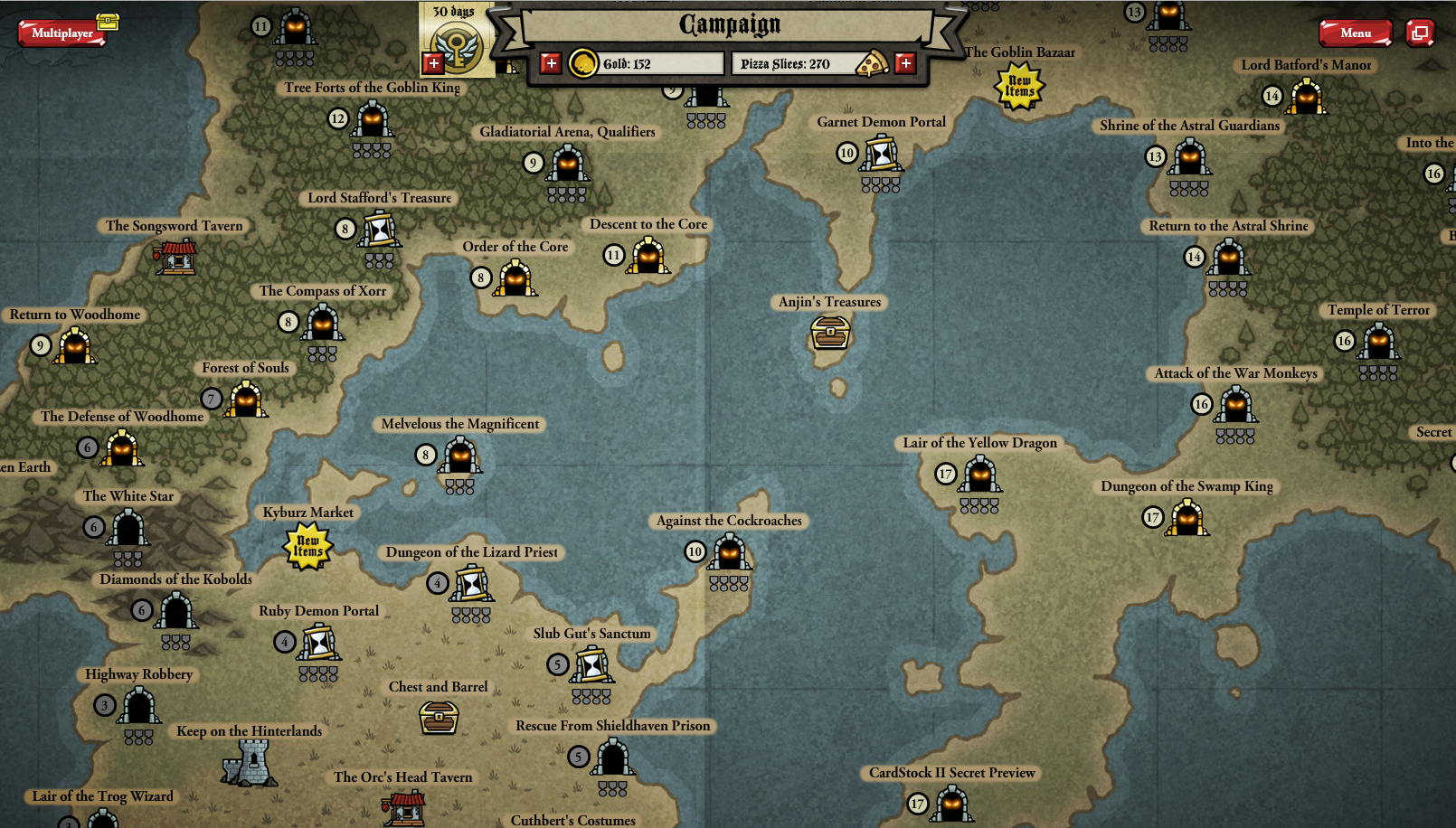Image resolution: width=1456 pixels, height=828 pixels.
Task: Choose Lair of the Yellow Dragon
Action: coord(979,475)
